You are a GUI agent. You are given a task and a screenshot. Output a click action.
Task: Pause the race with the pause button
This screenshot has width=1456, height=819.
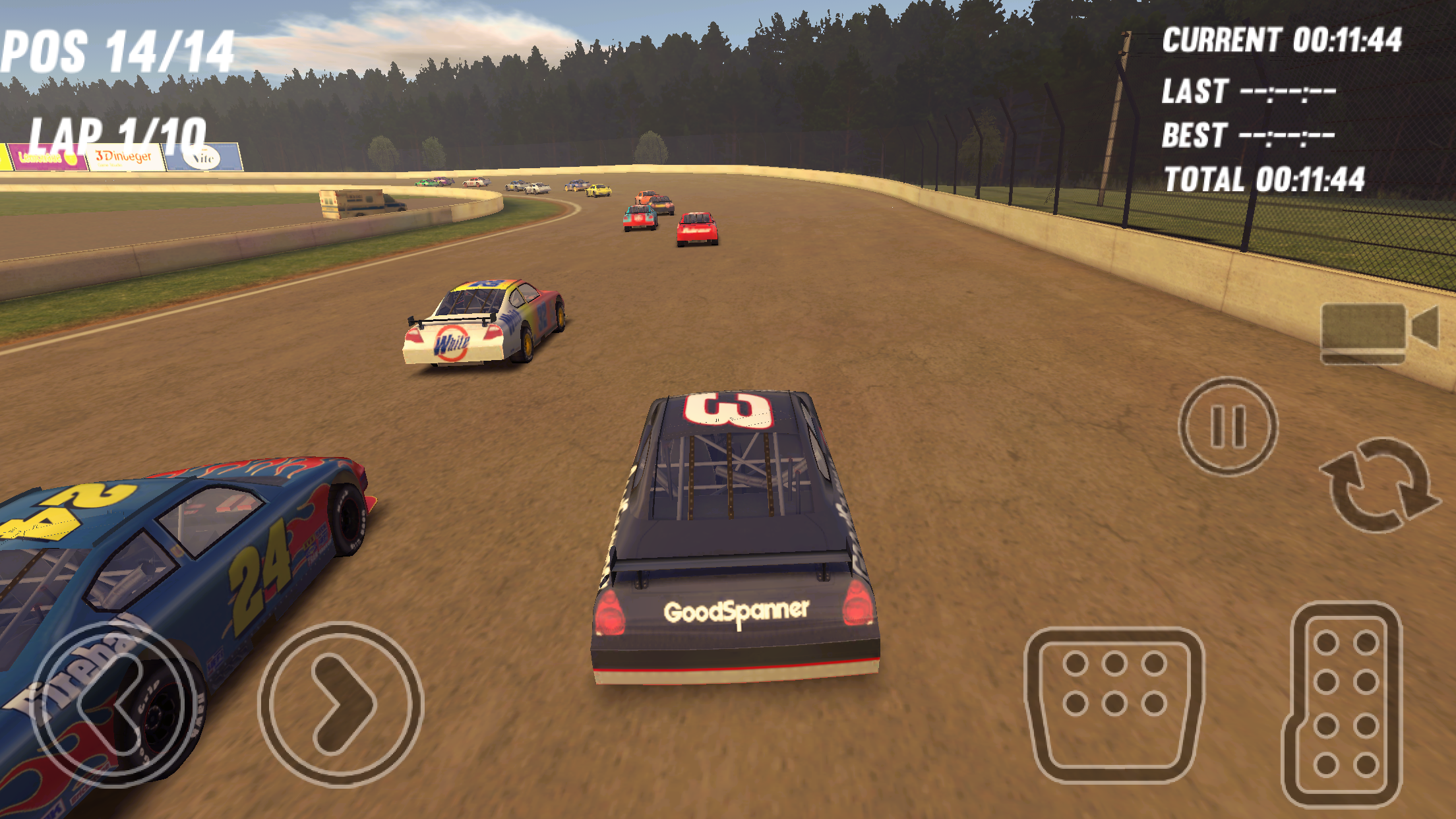pyautogui.click(x=1228, y=426)
